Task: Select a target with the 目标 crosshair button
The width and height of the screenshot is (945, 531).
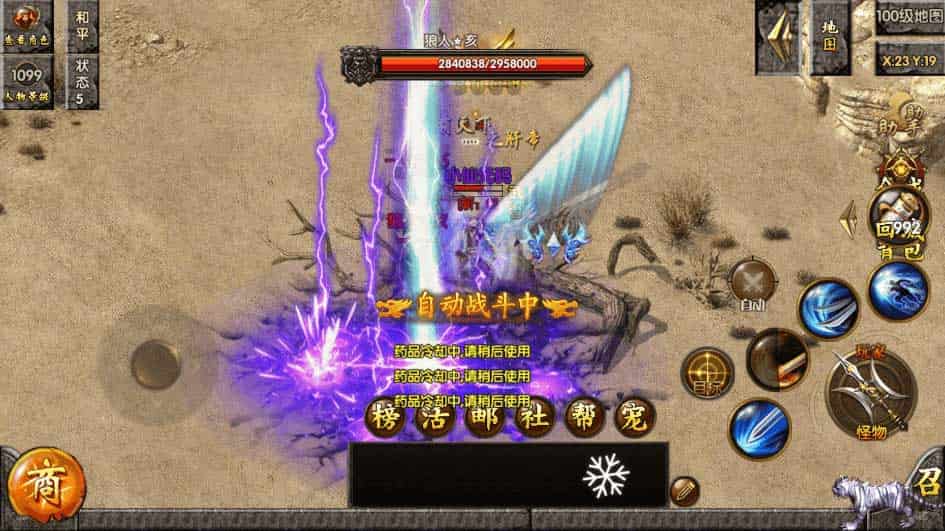Action: pyautogui.click(x=707, y=374)
